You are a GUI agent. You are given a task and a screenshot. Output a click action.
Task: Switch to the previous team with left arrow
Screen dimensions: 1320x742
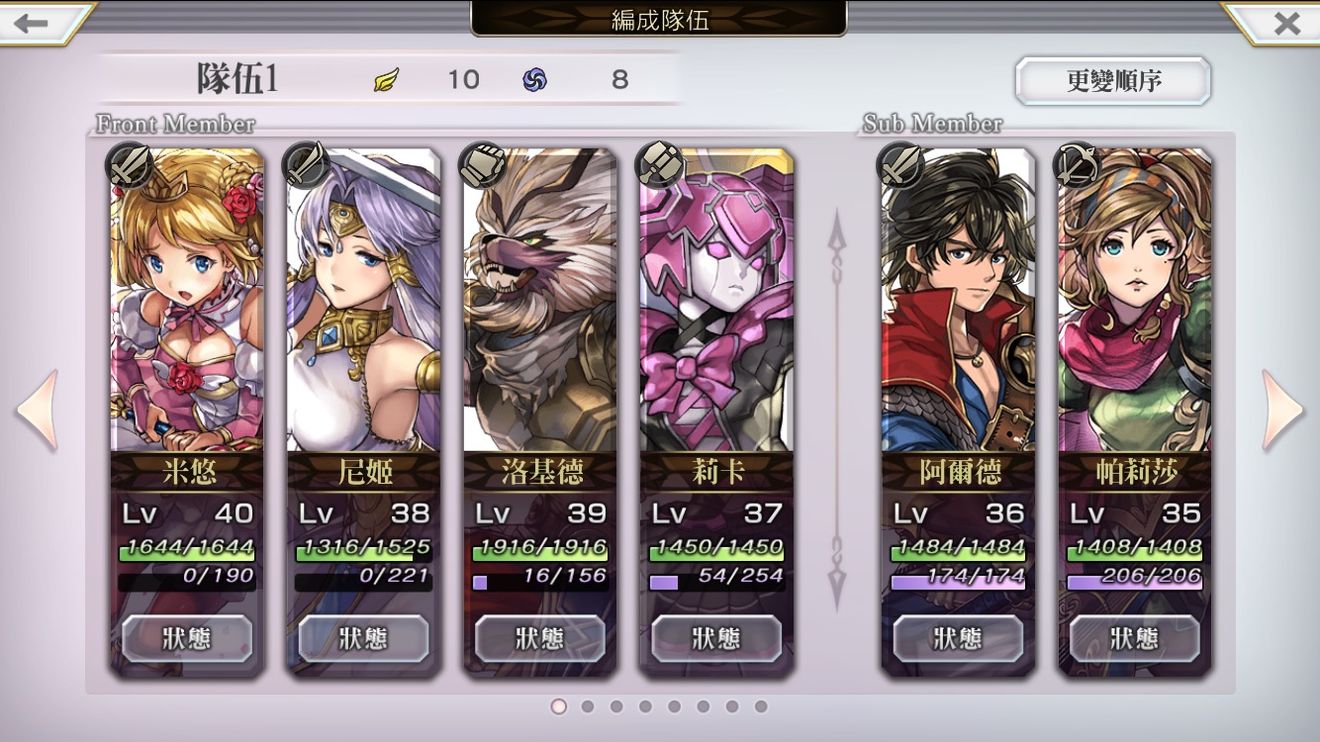37,410
